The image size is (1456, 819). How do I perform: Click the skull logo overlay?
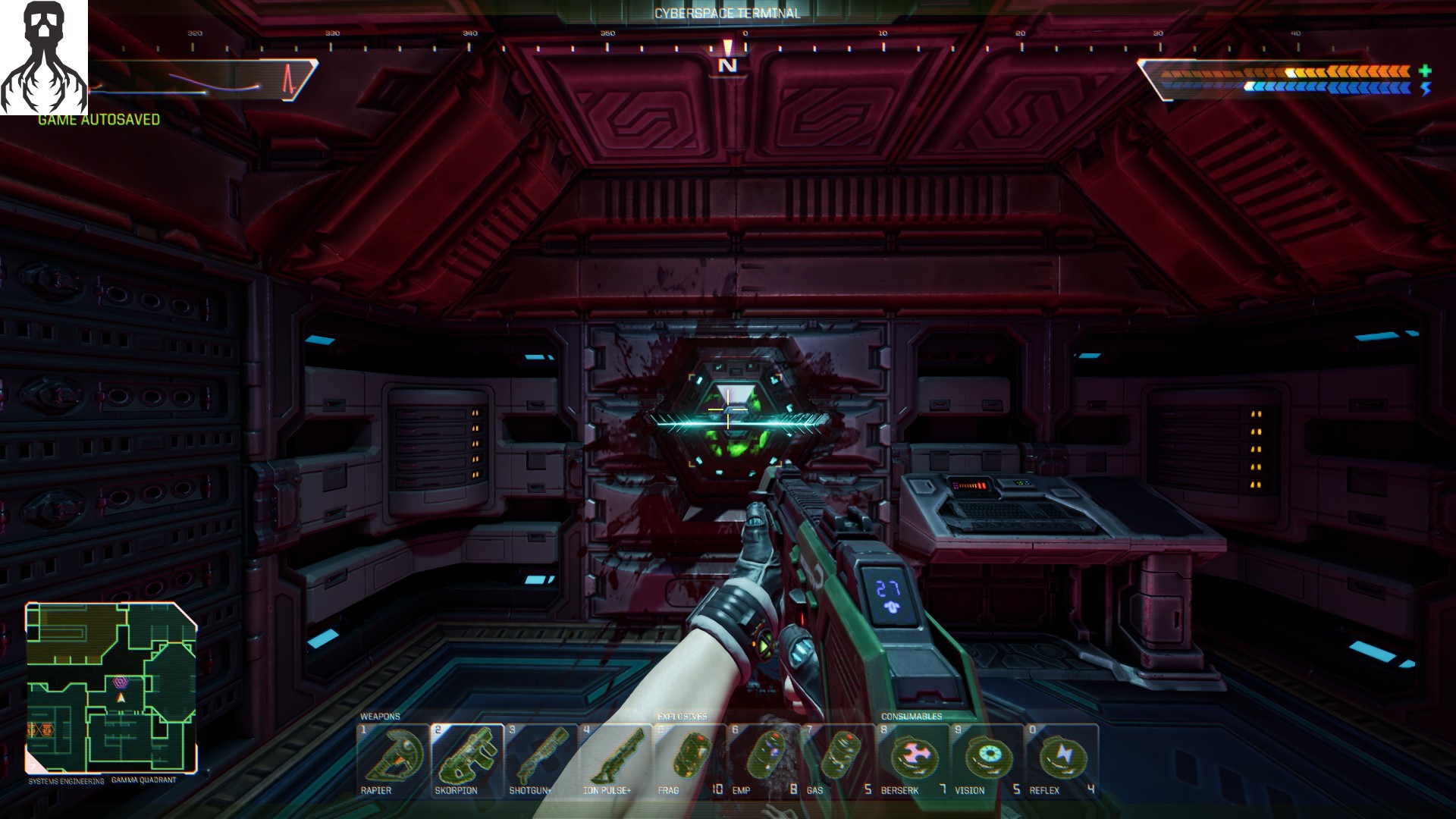(44, 58)
